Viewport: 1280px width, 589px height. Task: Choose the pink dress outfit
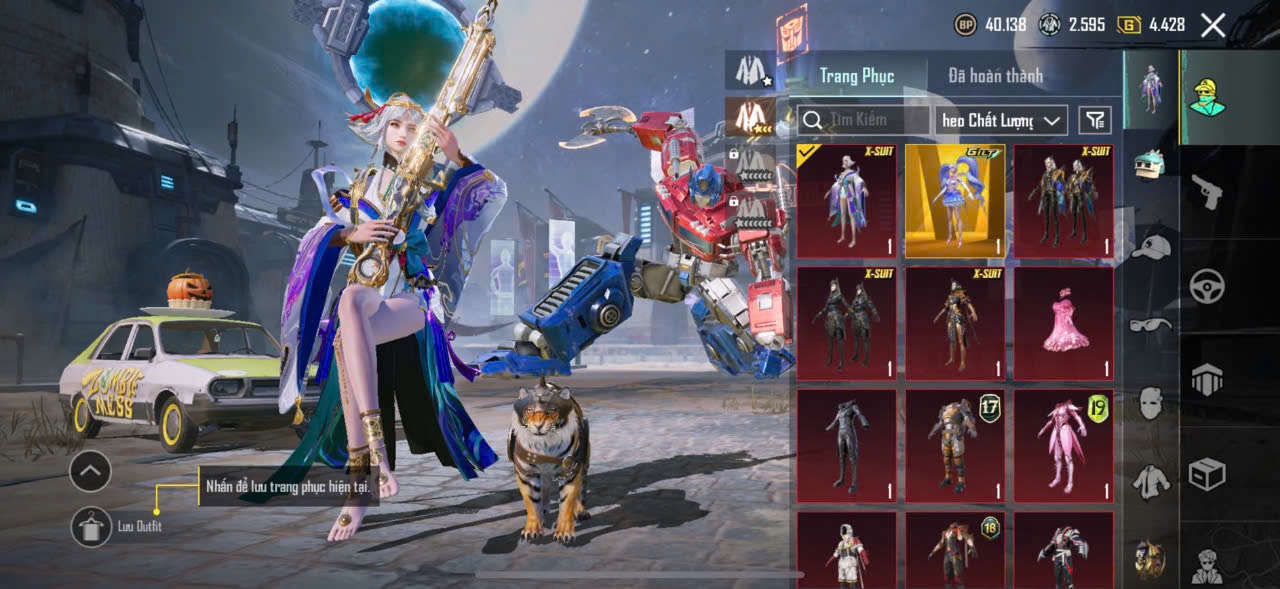(x=1063, y=323)
